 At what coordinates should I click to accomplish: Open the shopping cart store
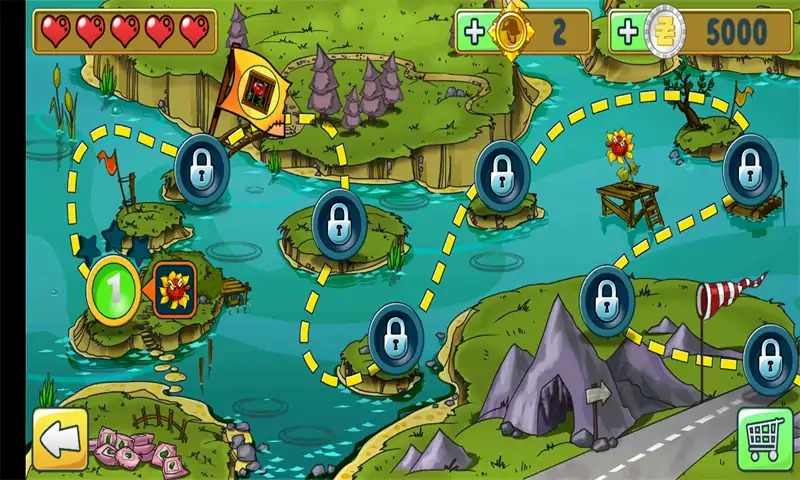(765, 438)
